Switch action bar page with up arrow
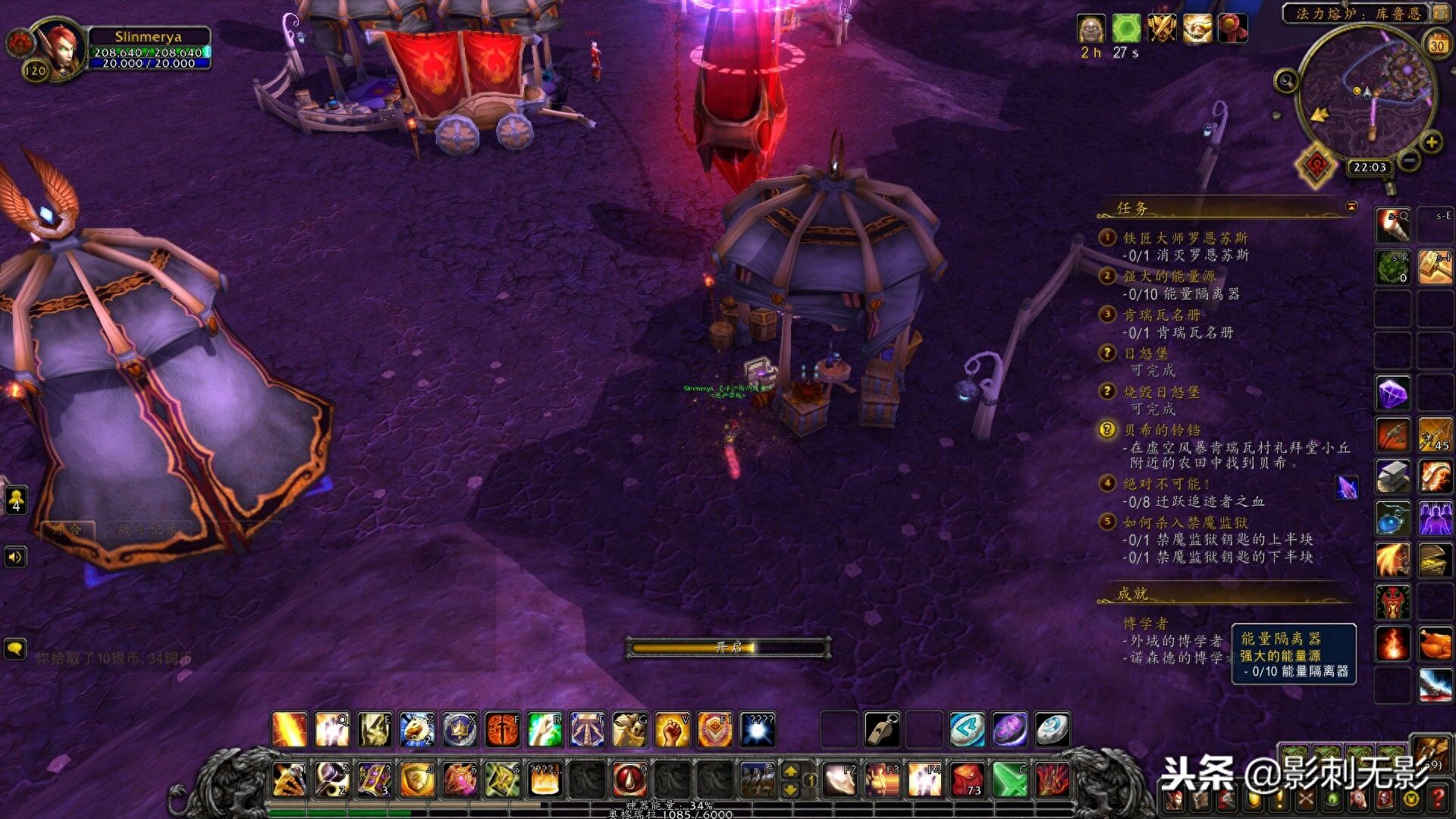 pos(790,771)
